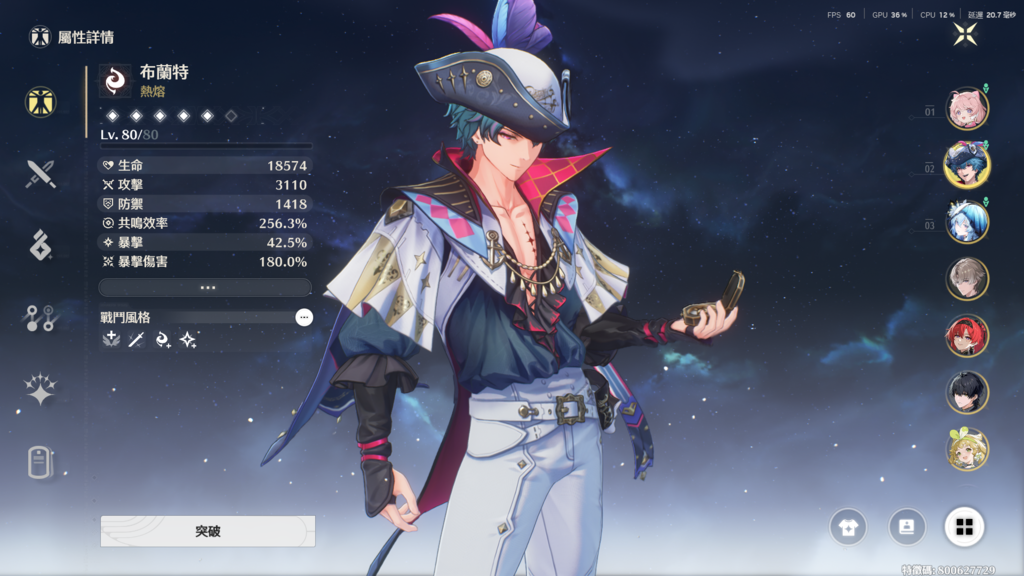Expand the full stats list with the wide ellipsis bar

click(x=205, y=287)
